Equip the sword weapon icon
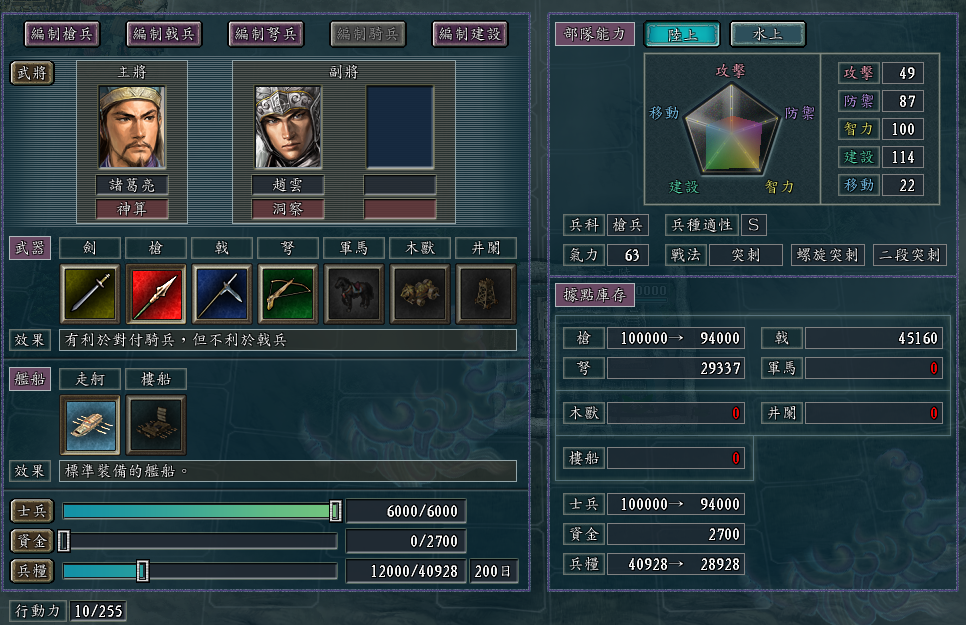966x625 pixels. (90, 294)
